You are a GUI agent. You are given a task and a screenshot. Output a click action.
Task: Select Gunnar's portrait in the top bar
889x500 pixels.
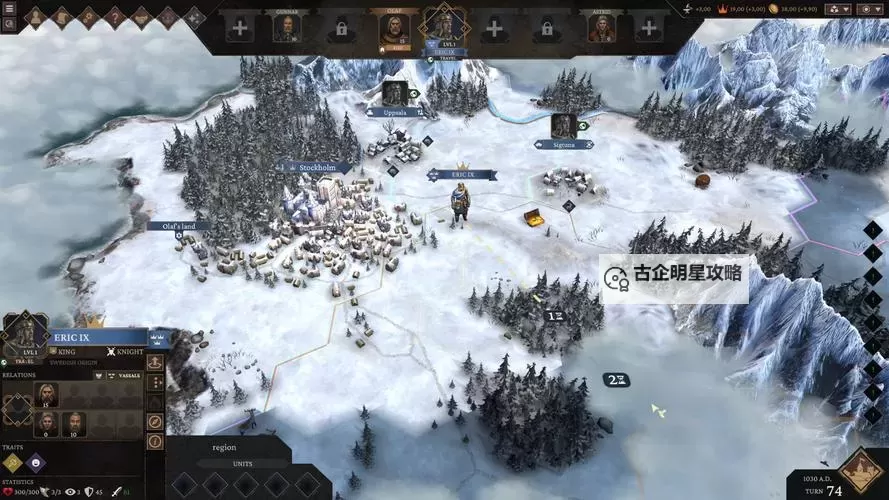tap(288, 28)
